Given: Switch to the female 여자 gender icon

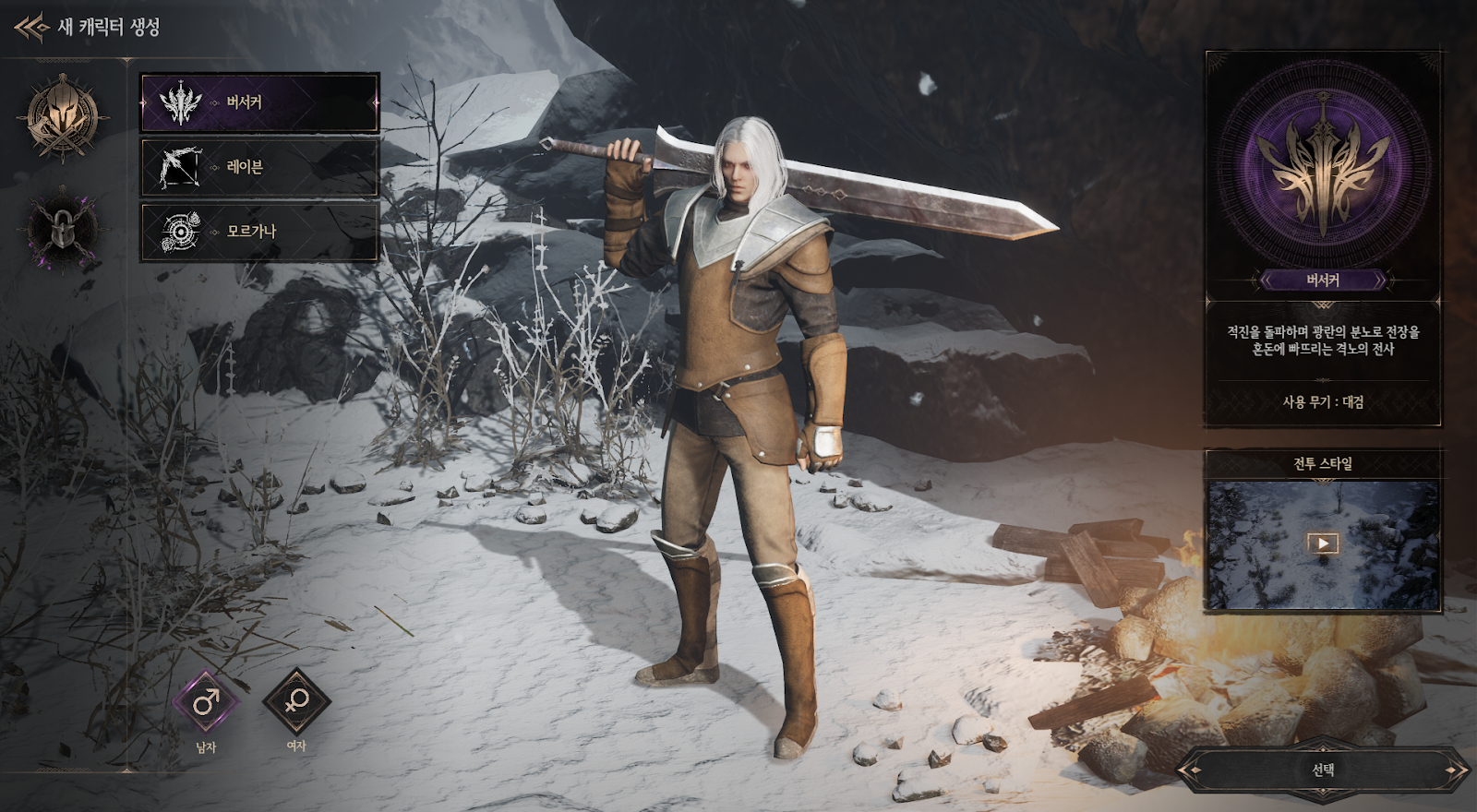Looking at the screenshot, I should pyautogui.click(x=296, y=702).
